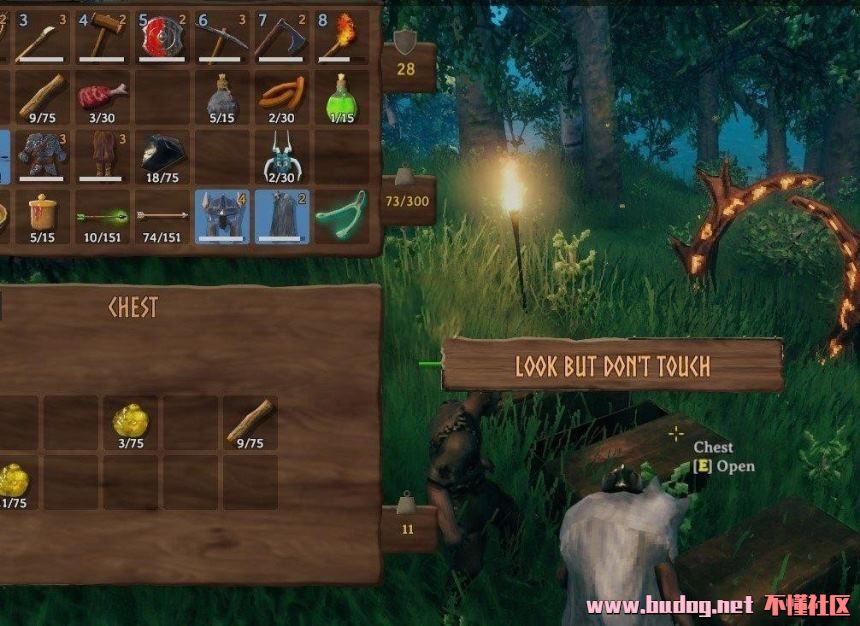
Task: Select the red round shield slot
Action: tap(162, 37)
